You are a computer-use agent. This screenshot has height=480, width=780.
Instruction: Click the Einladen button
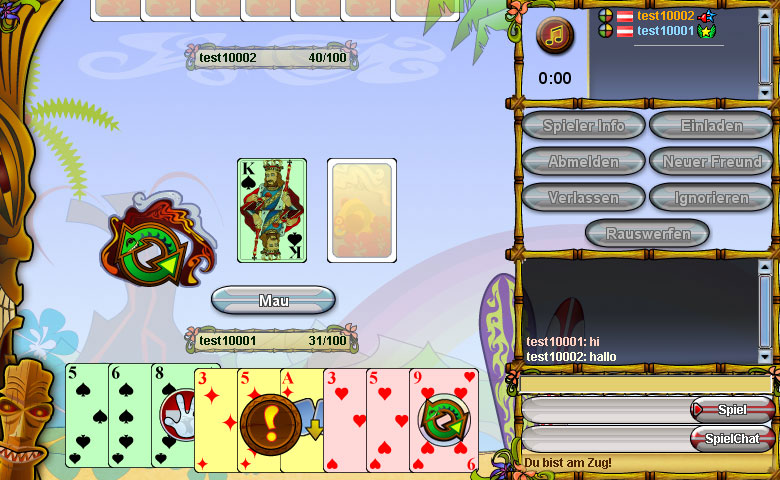tap(711, 126)
